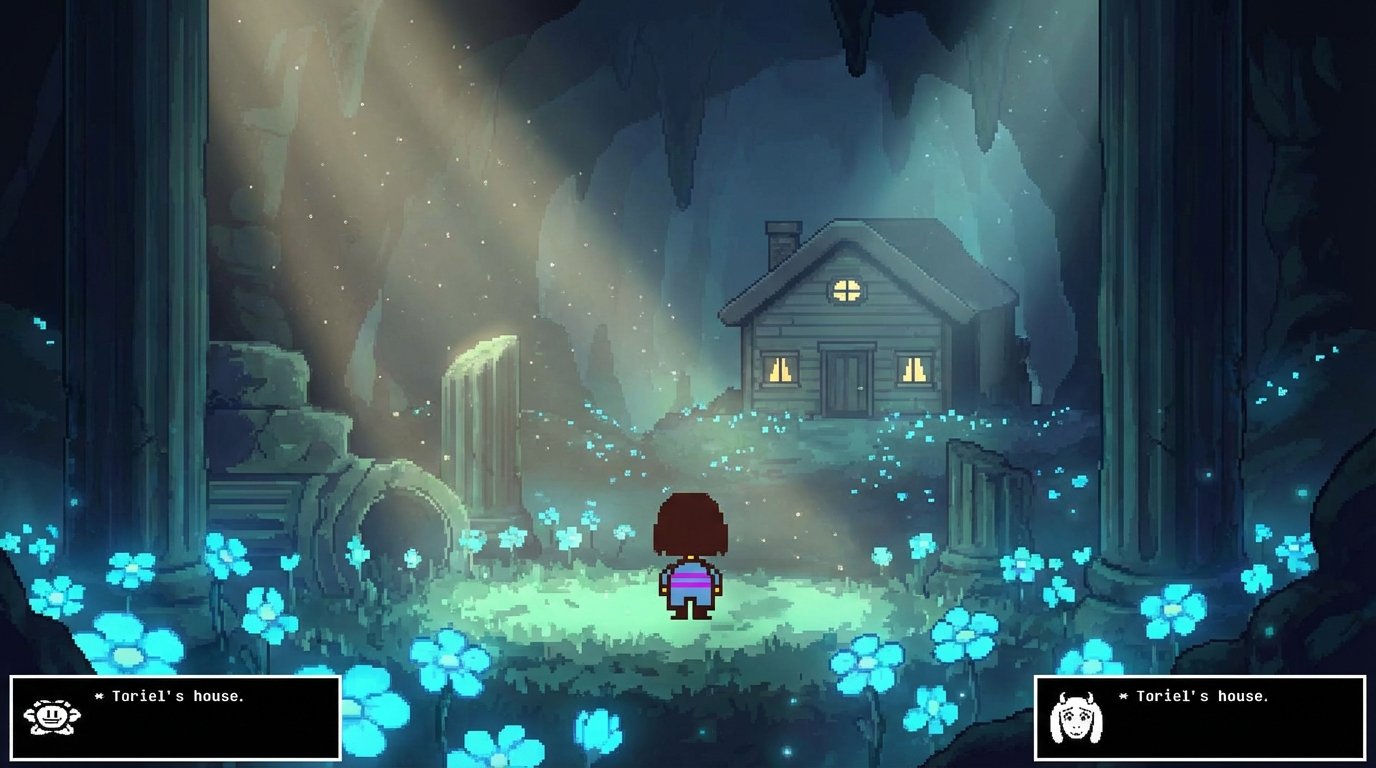This screenshot has height=768, width=1376.
Task: Click the round attic window of Toriel's house
Action: [x=846, y=289]
